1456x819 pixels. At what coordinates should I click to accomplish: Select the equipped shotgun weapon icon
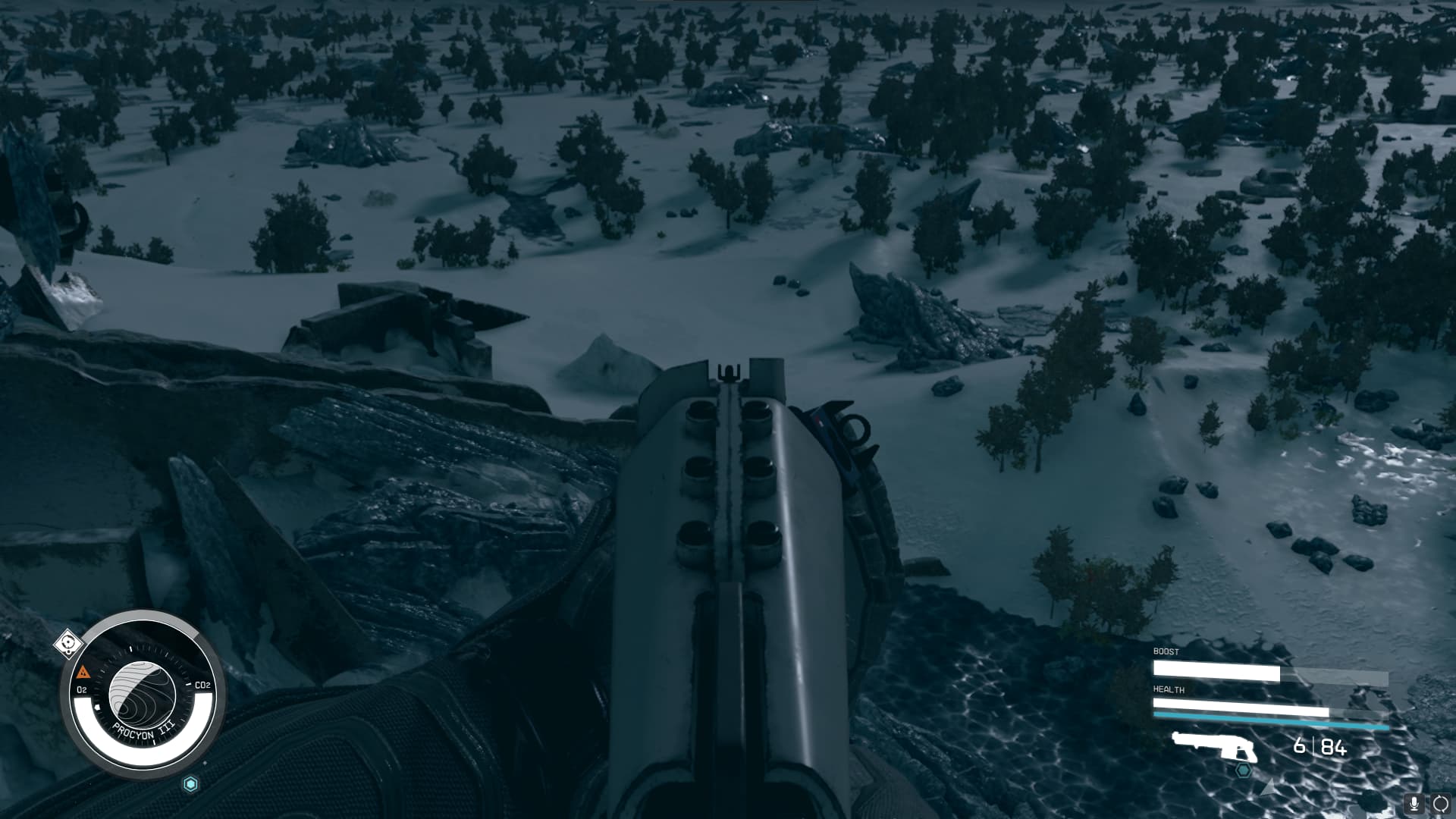point(1214,747)
